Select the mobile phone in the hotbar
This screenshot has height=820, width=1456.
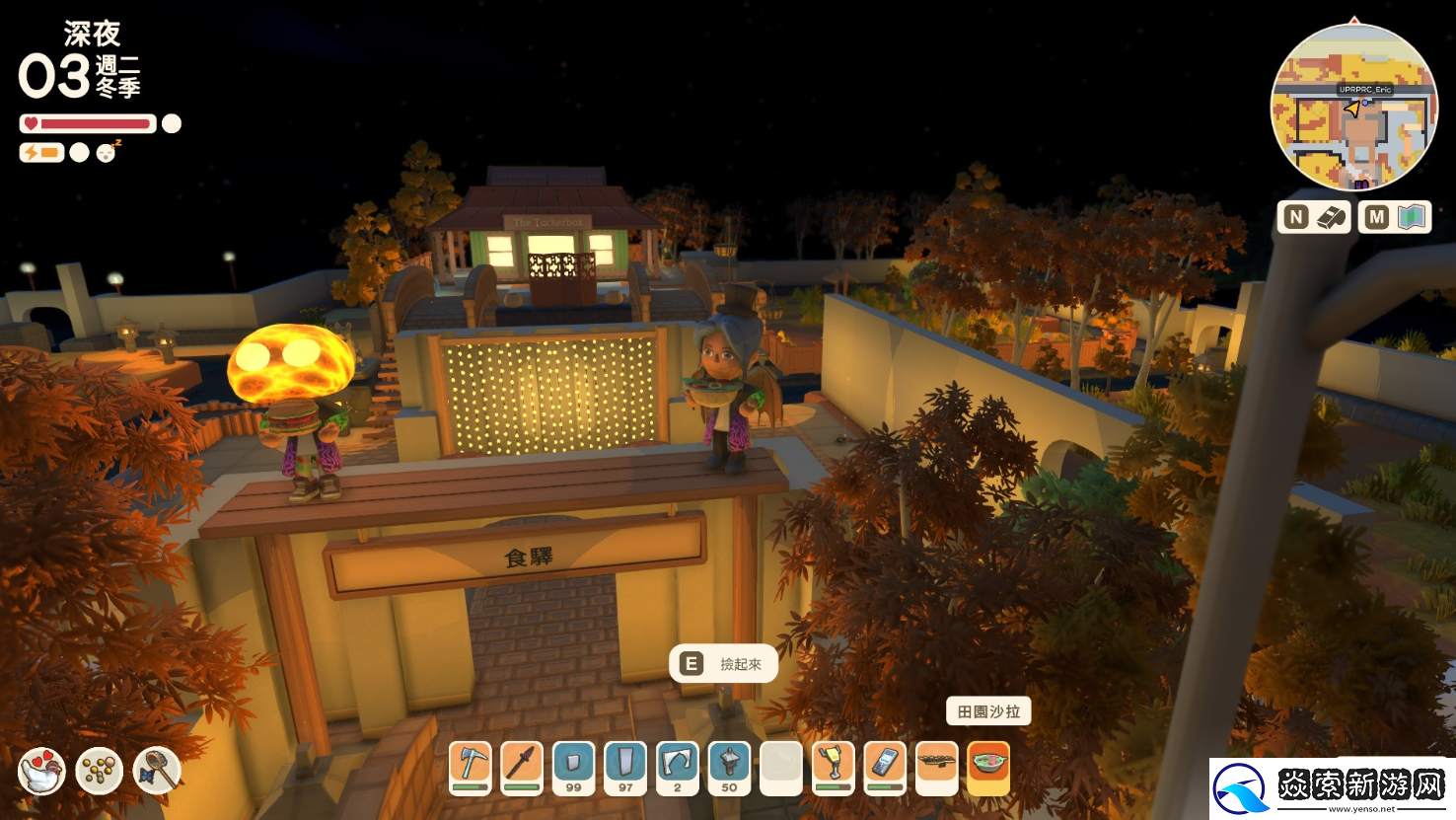pyautogui.click(x=885, y=767)
